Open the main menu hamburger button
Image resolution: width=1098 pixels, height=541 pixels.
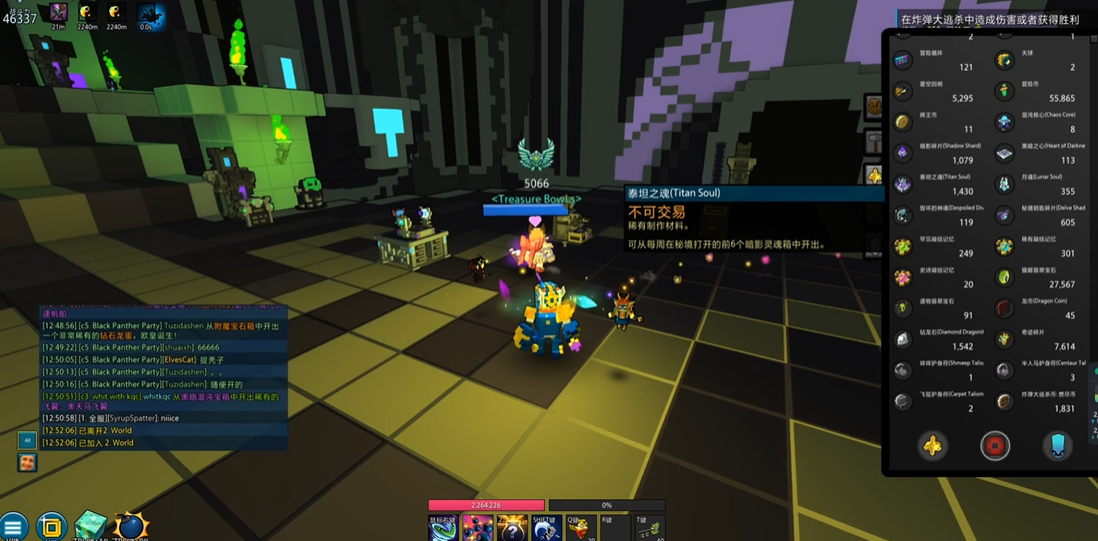coord(13,526)
